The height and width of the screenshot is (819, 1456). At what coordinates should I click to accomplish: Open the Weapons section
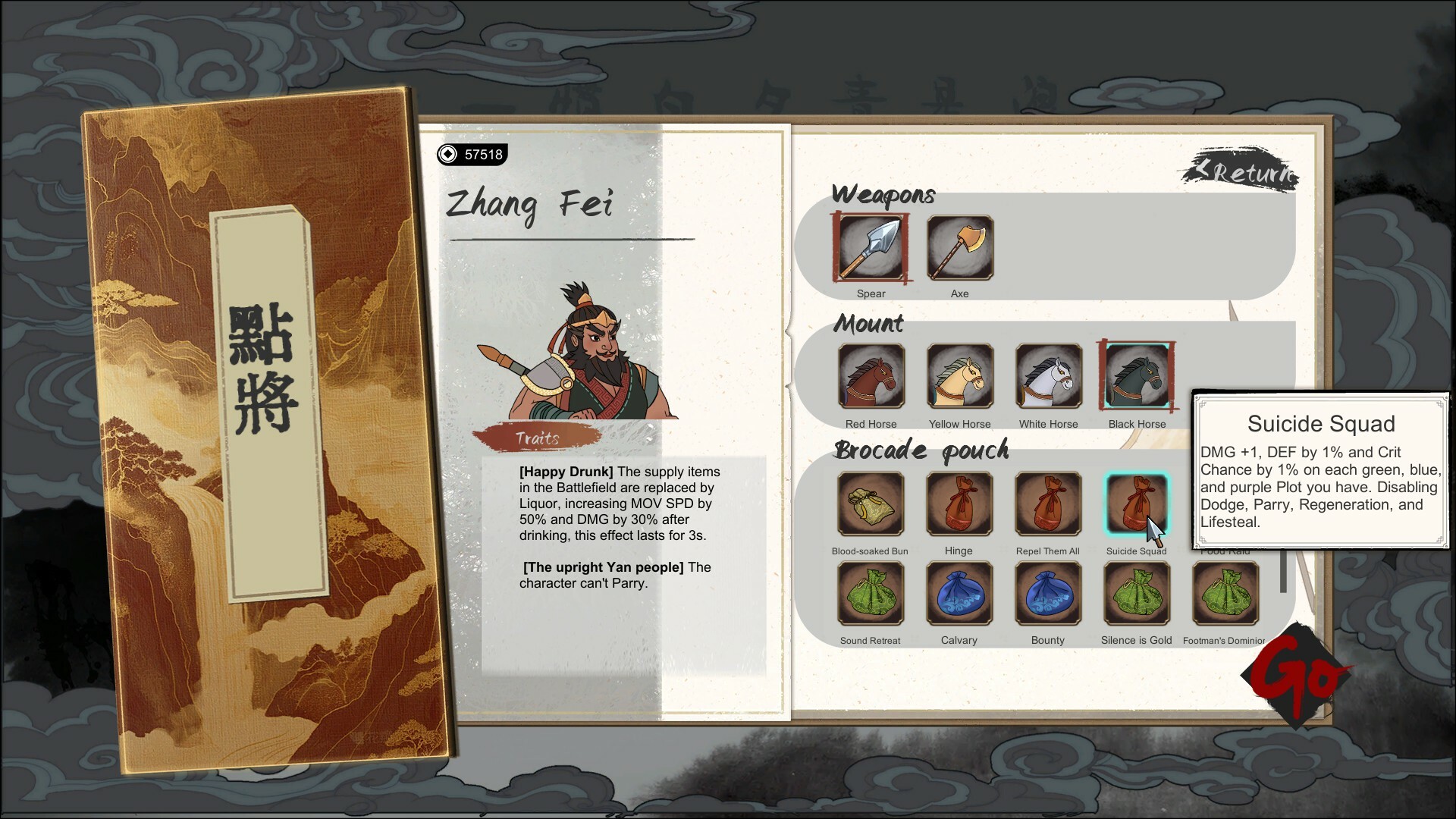click(884, 195)
